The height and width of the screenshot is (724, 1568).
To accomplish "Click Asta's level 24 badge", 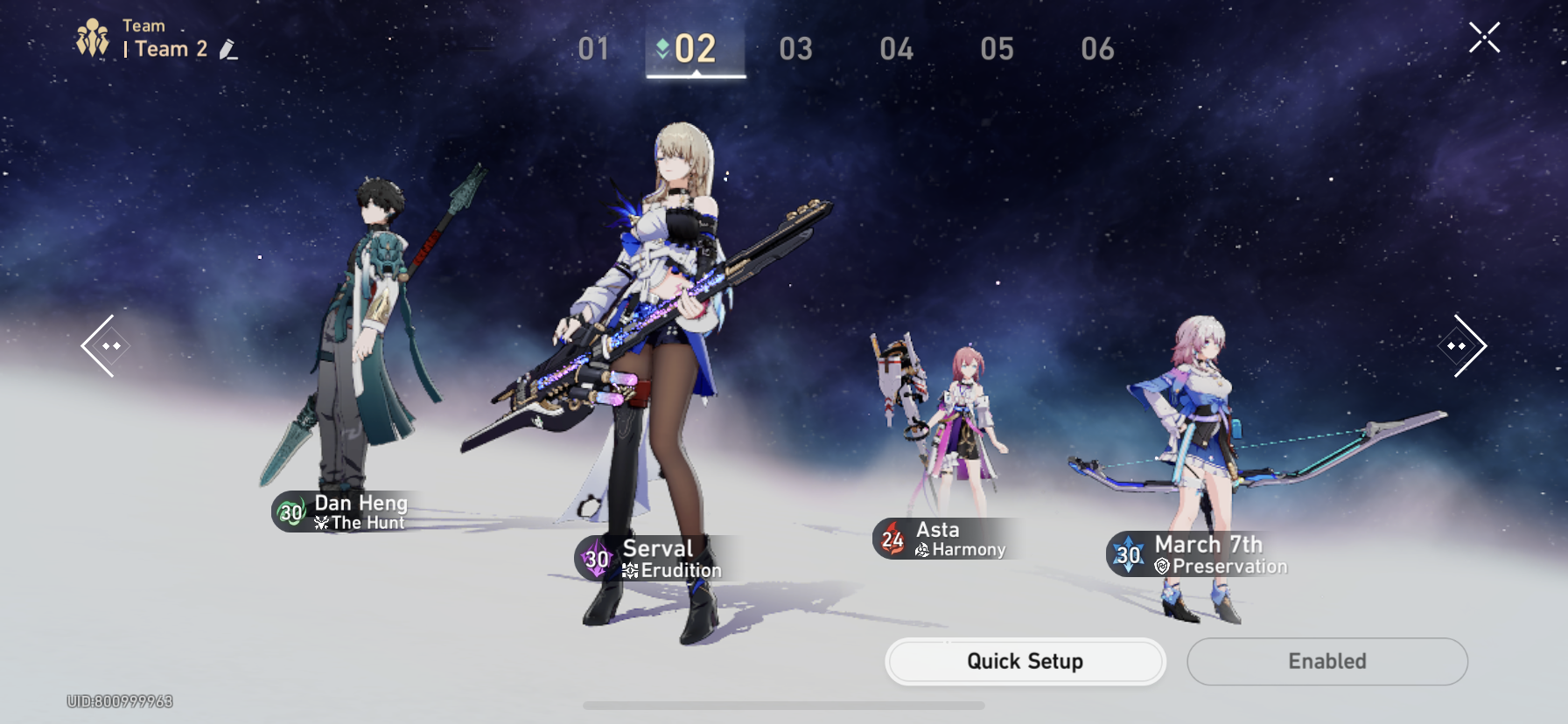I will (892, 540).
